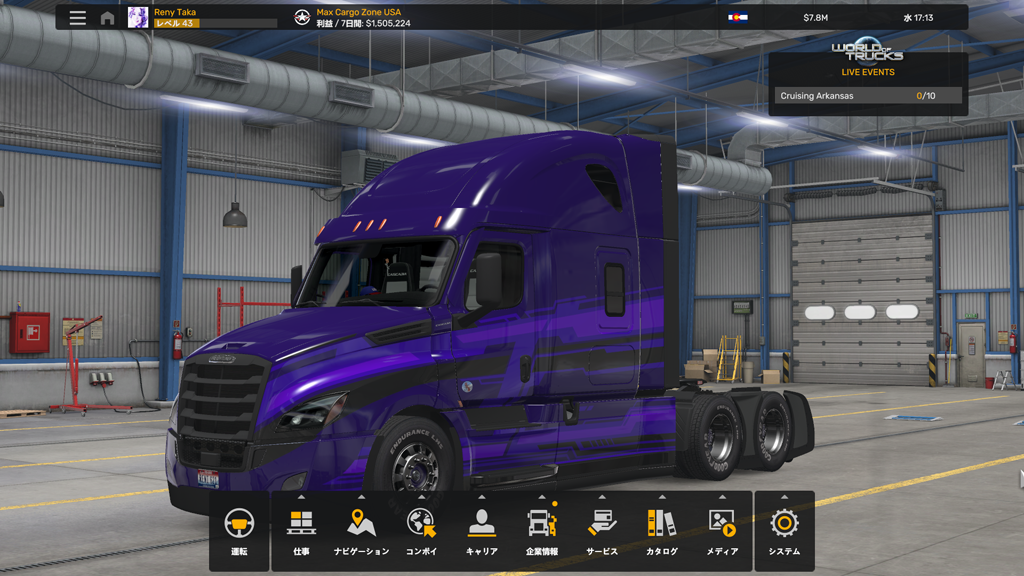Show the キャリア career menu

click(x=481, y=531)
